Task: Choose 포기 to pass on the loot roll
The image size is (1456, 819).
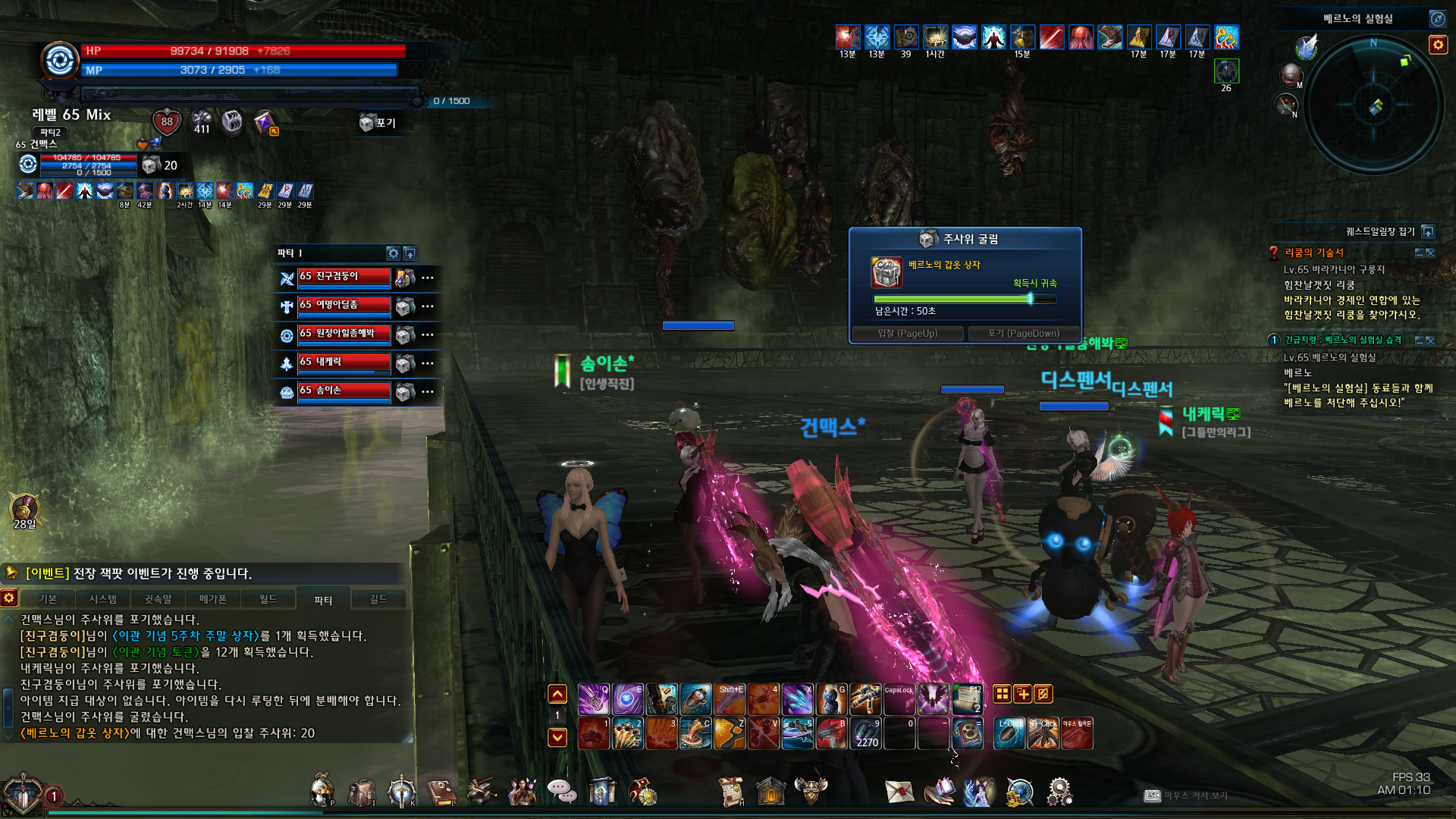Action: pos(1023,334)
